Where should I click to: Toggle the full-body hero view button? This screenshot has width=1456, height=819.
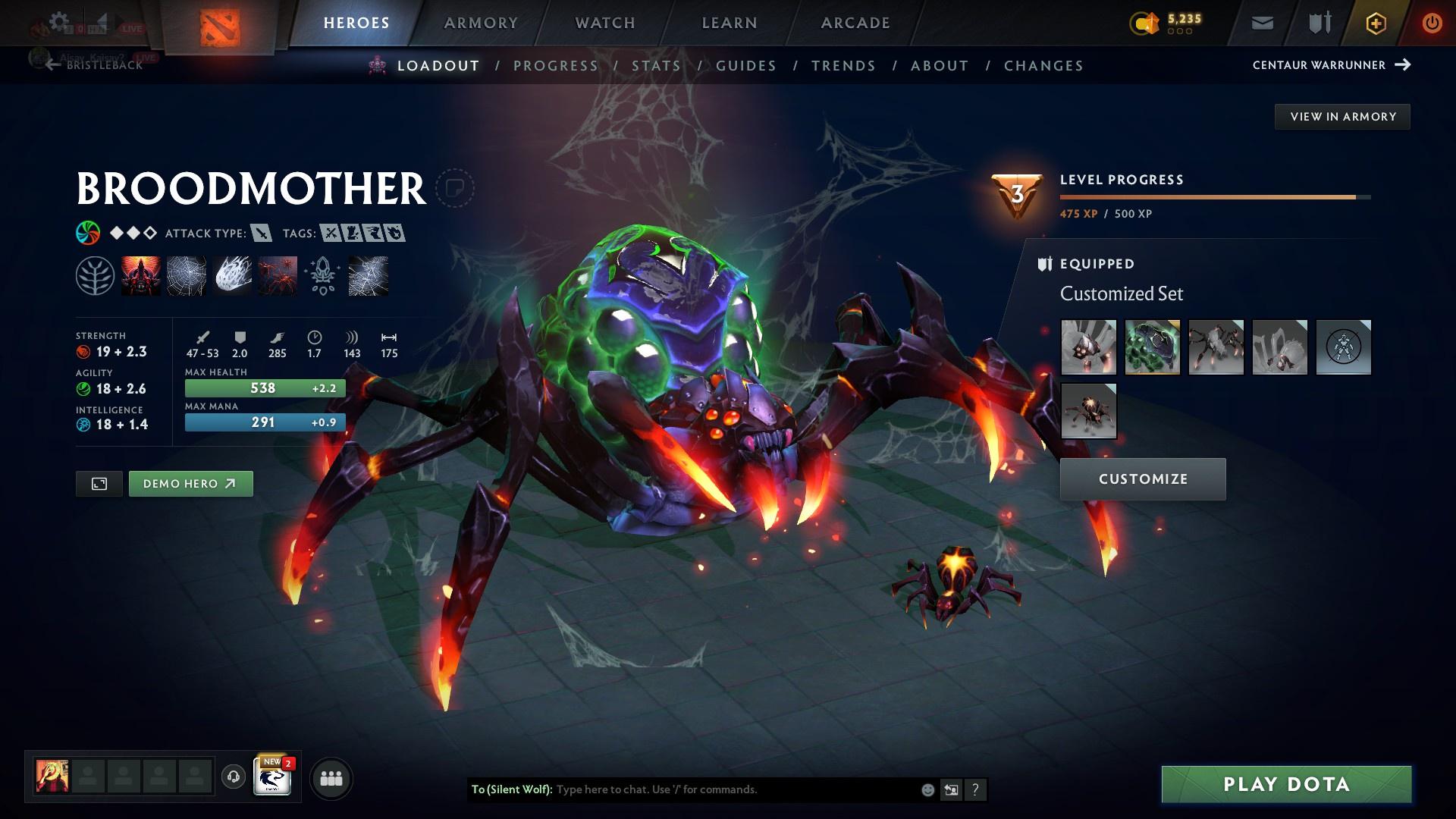pos(99,483)
